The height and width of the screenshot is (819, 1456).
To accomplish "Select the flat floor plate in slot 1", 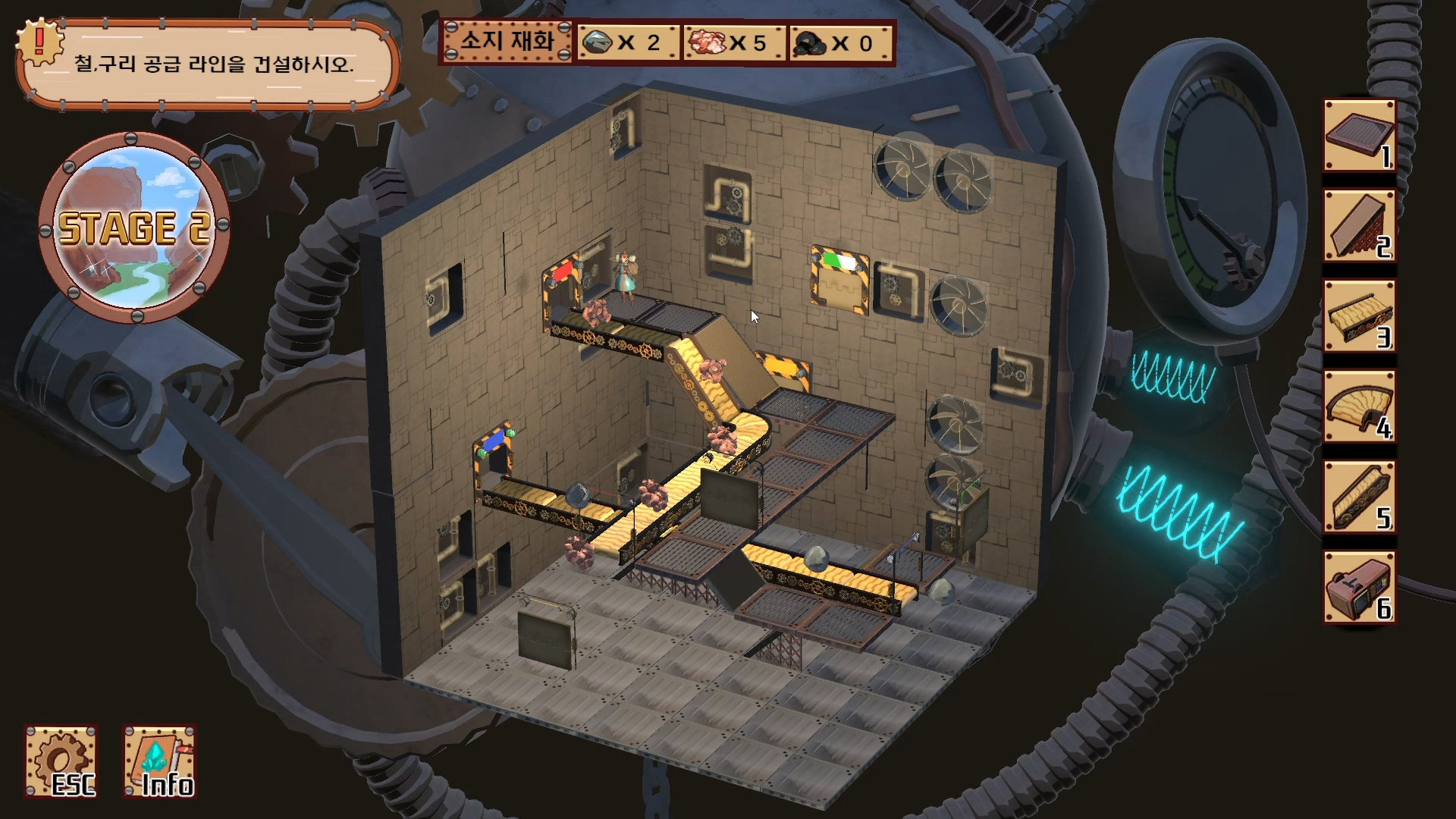I will [1359, 136].
